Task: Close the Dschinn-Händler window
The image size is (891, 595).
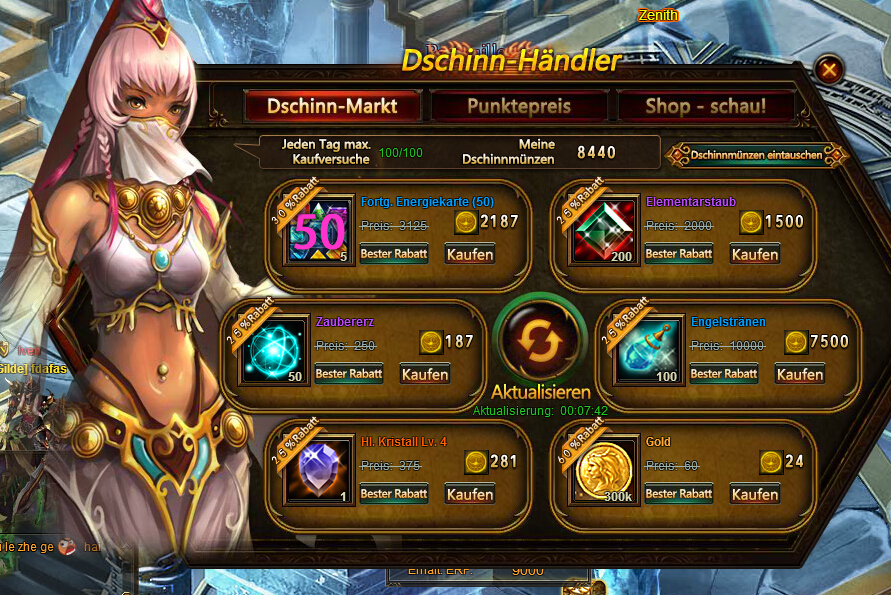Action: [x=829, y=69]
